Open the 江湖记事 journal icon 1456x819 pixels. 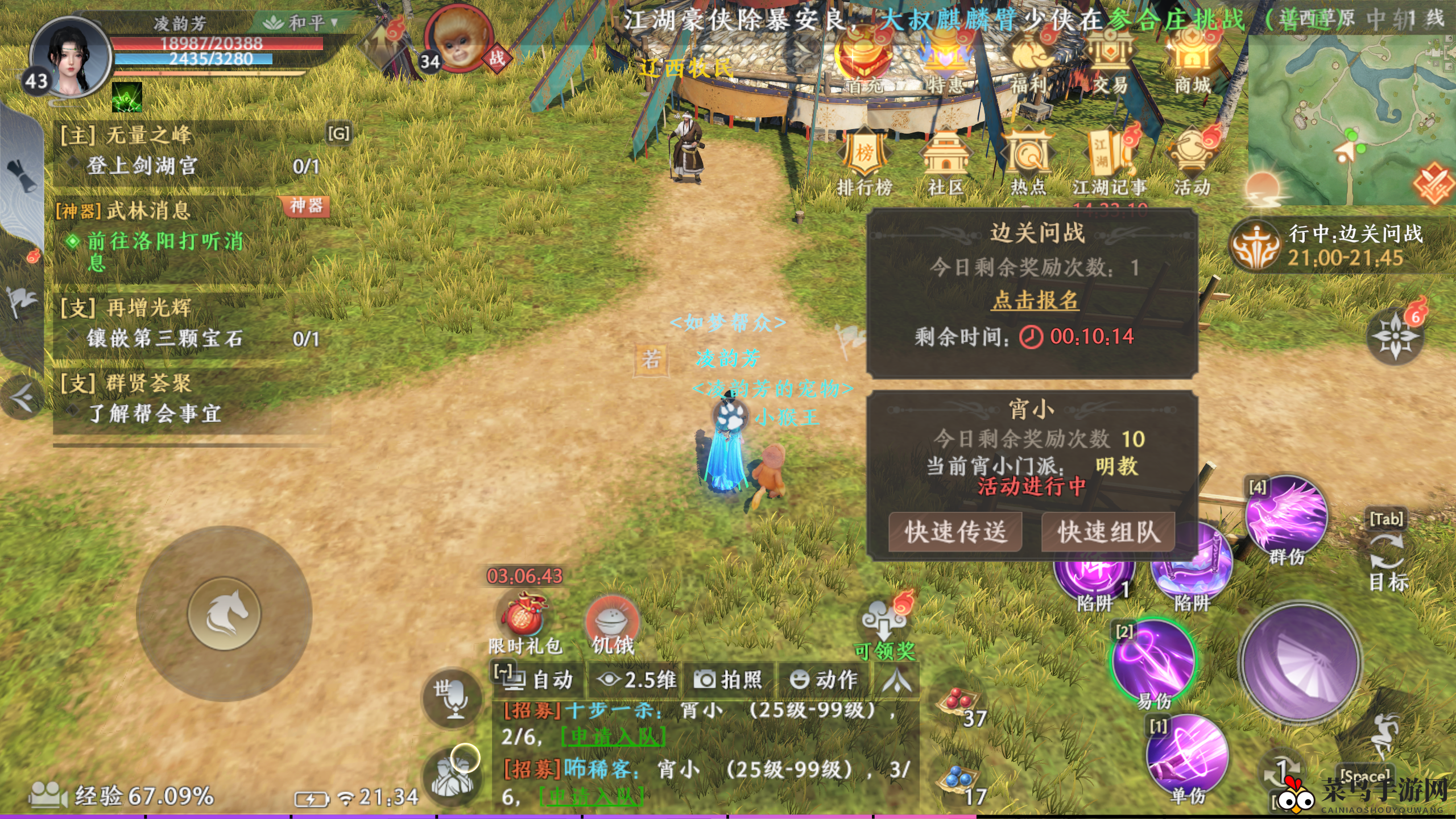pyautogui.click(x=1109, y=161)
